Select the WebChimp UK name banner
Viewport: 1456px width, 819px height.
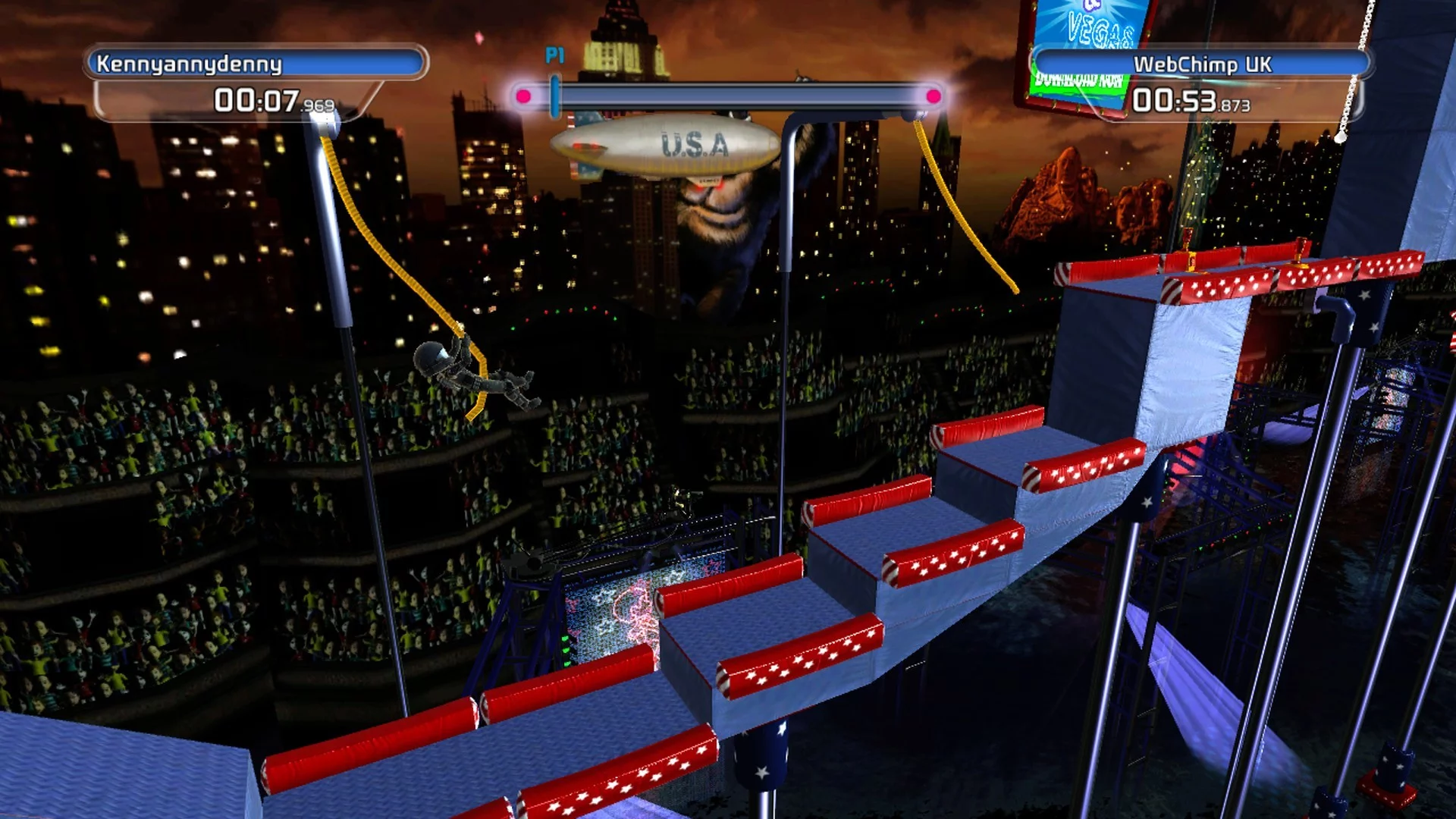tap(1201, 64)
